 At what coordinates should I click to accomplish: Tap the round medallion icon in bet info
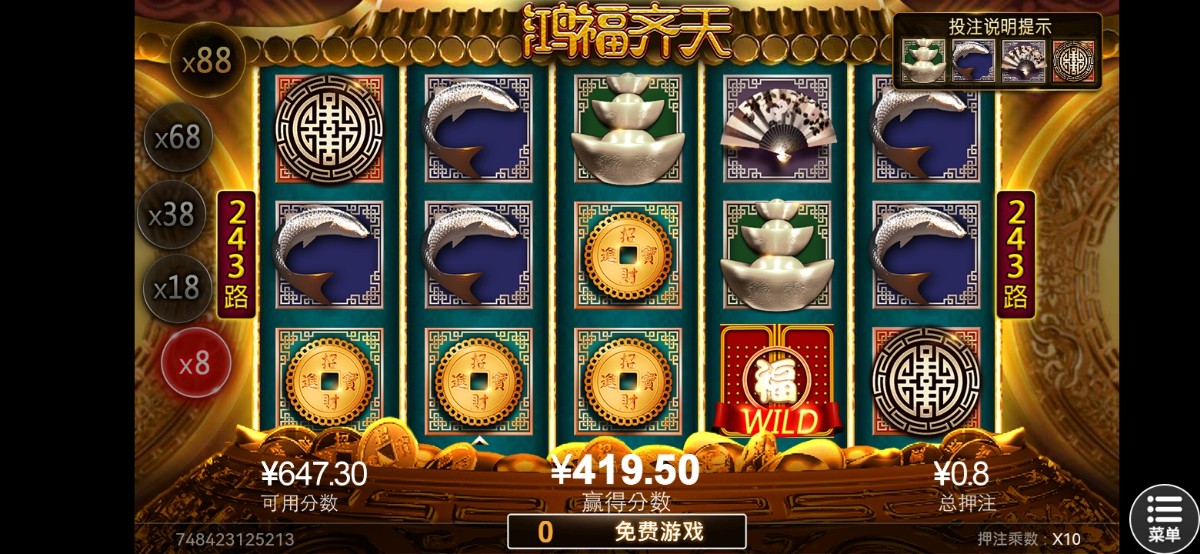pos(1073,62)
